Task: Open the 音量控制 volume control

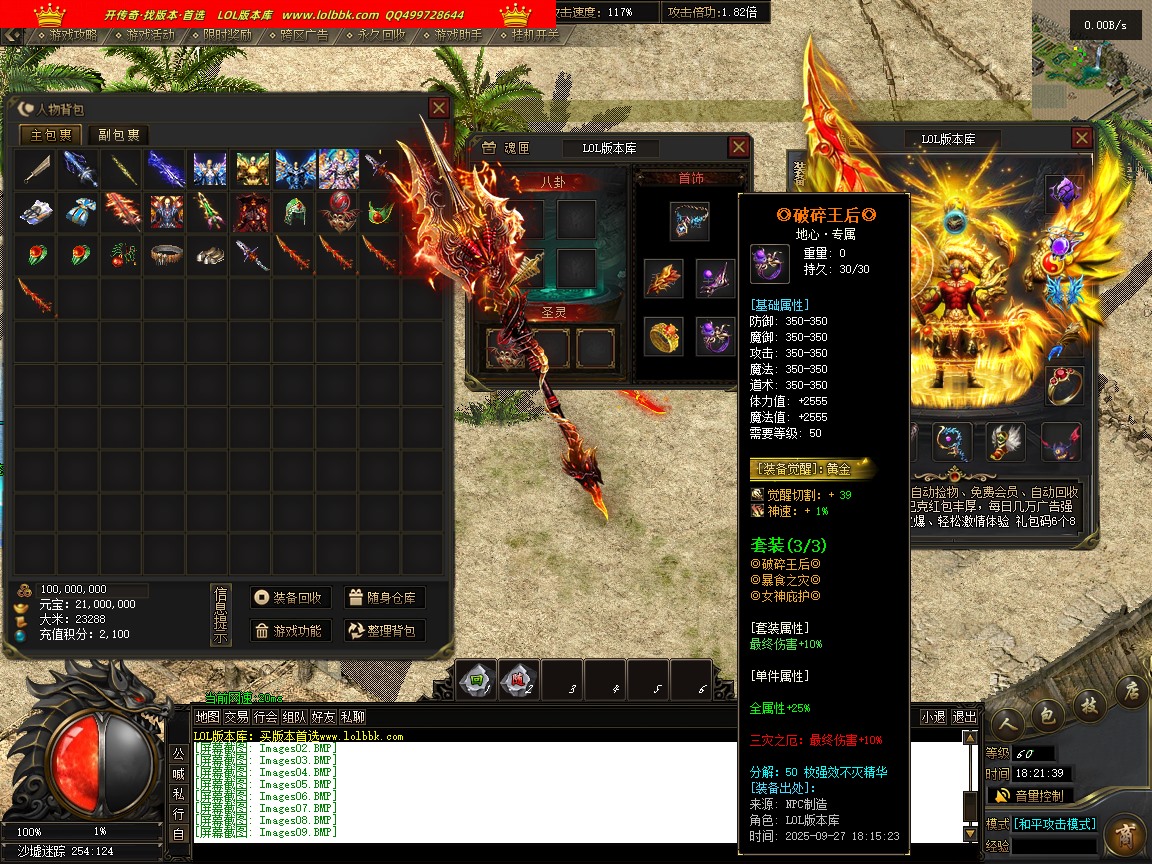Action: point(1030,796)
